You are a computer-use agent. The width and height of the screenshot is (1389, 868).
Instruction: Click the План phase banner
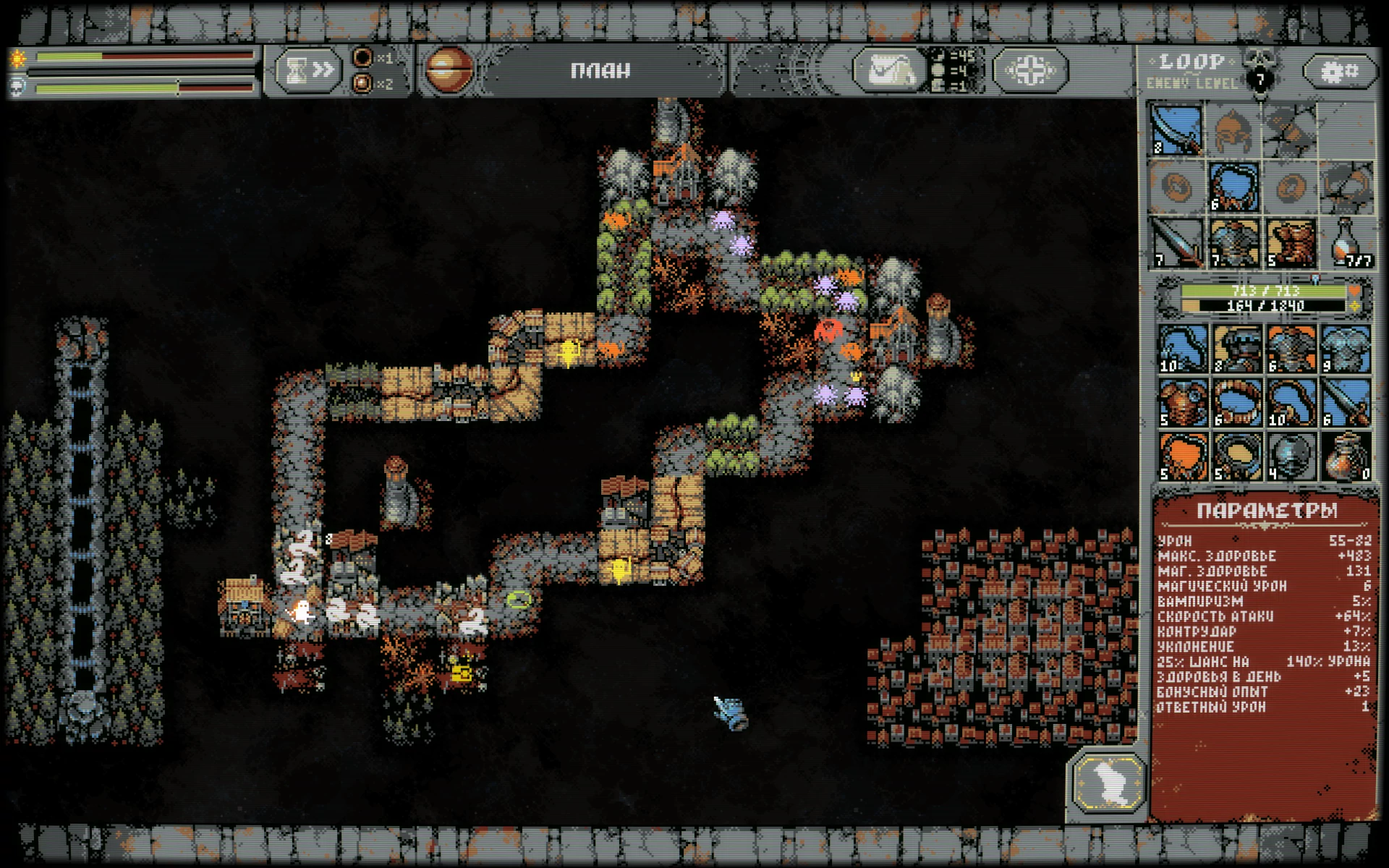tap(600, 71)
